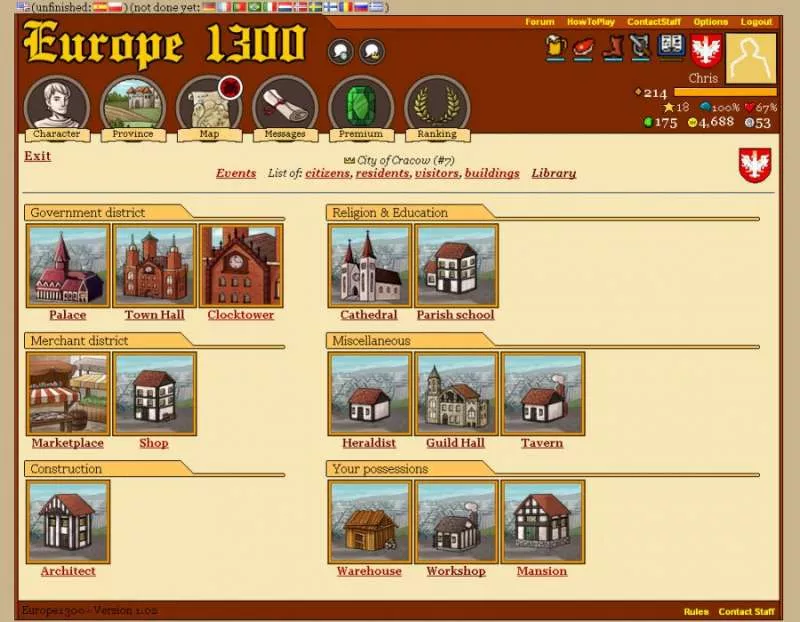
Task: Enter the Palace building
Action: 68,266
